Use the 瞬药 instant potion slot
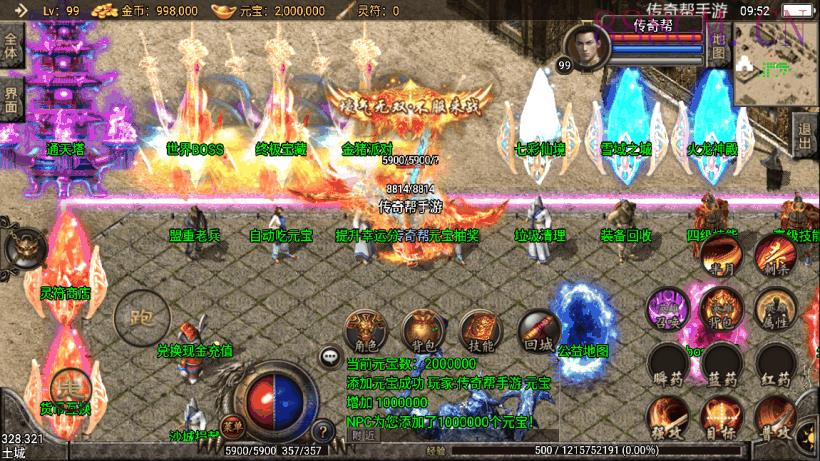This screenshot has height=461, width=820. pyautogui.click(x=668, y=366)
